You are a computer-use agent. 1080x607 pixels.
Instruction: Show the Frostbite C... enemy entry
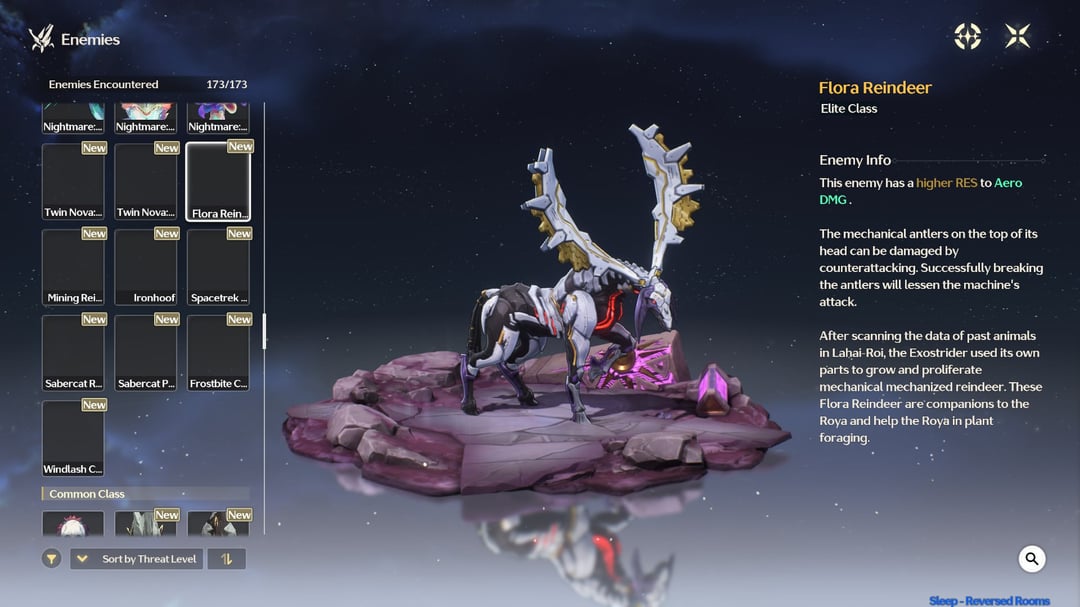218,353
